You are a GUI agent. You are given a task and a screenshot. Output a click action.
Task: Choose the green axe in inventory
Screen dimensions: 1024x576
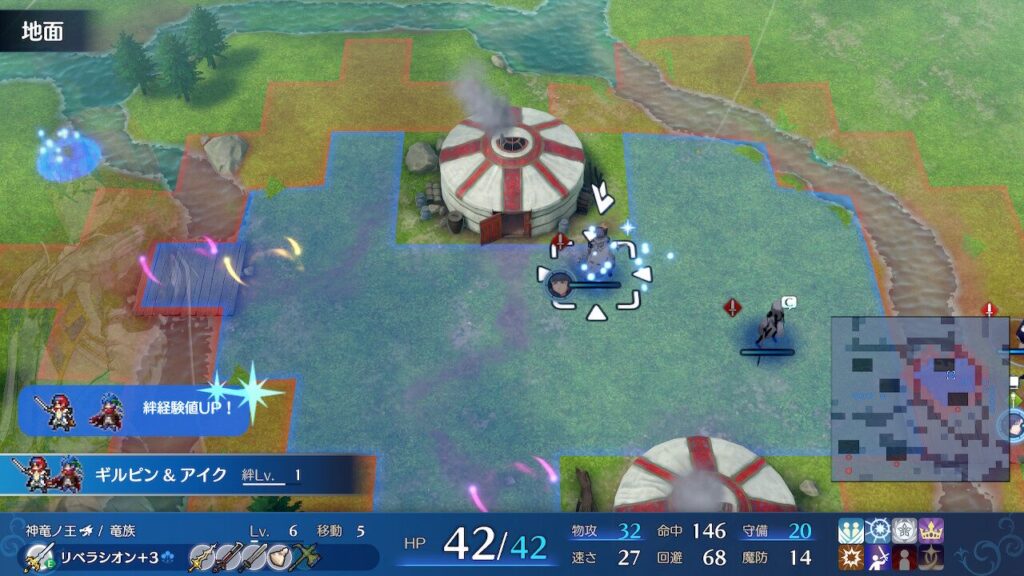tap(304, 556)
